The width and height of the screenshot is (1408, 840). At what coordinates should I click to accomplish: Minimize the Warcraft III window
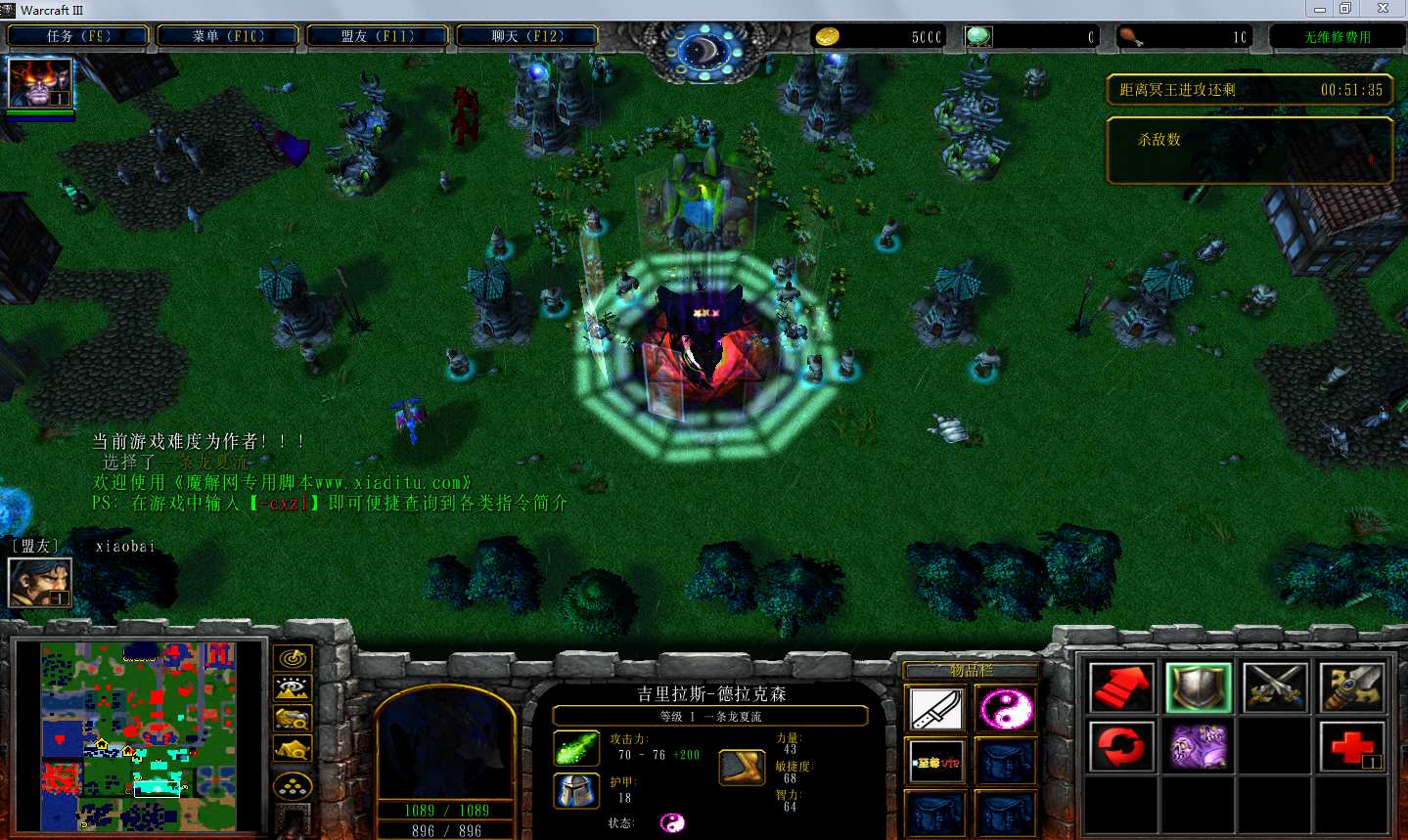tap(1320, 9)
